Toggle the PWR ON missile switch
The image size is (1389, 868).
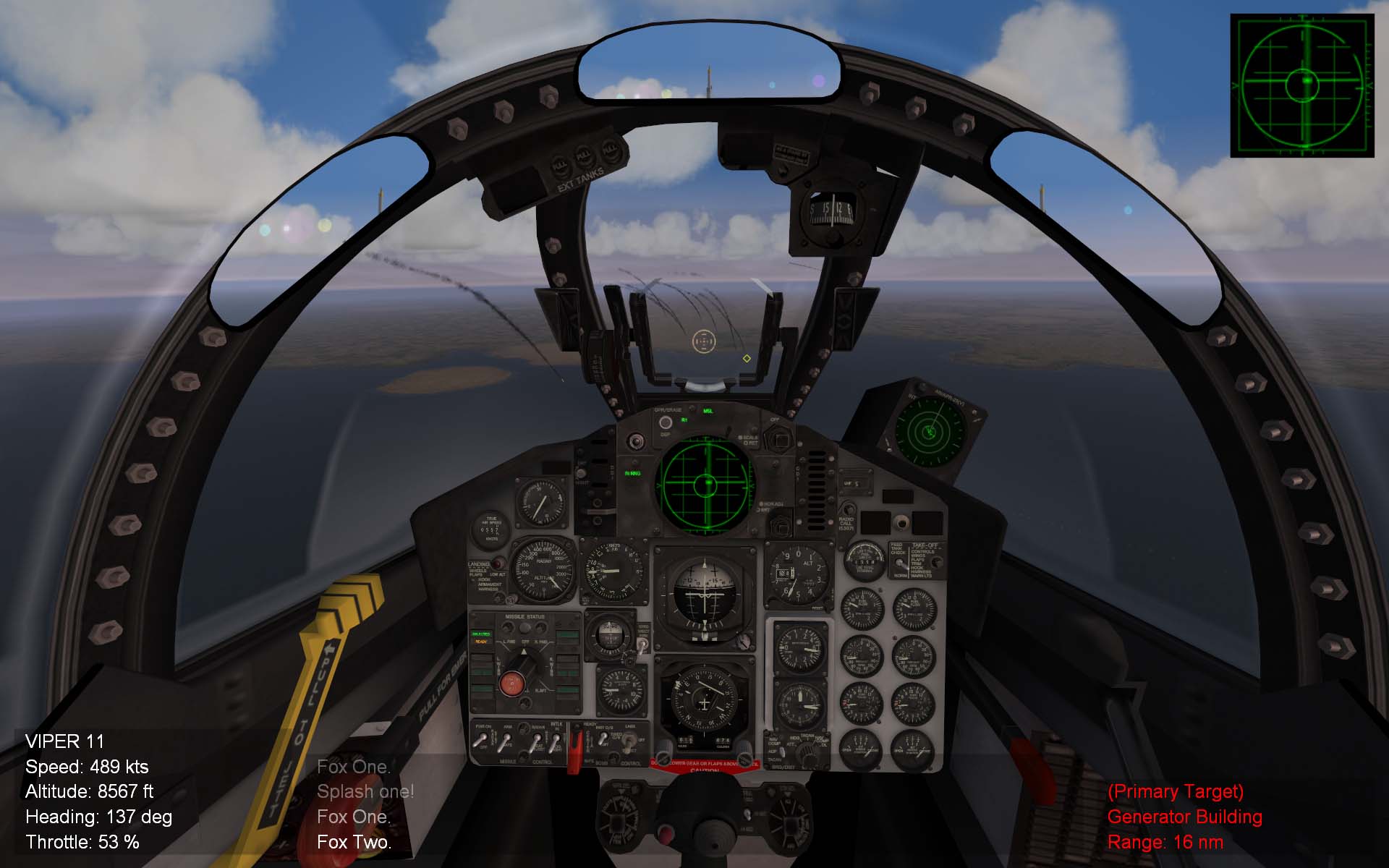pos(482,738)
